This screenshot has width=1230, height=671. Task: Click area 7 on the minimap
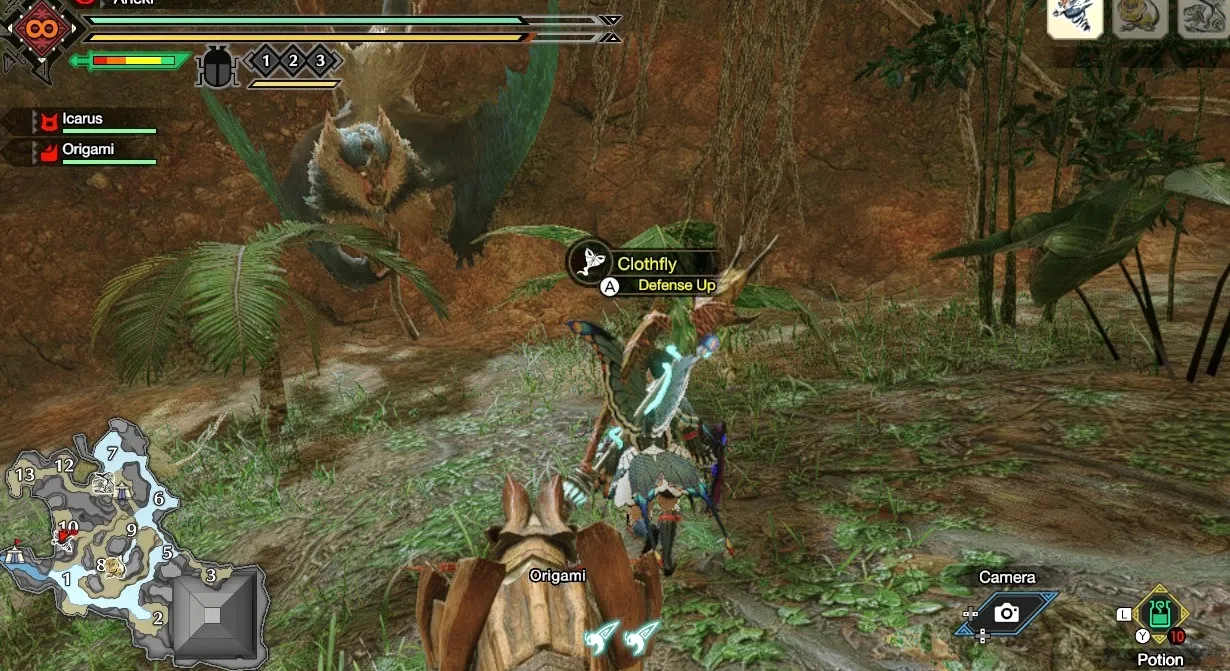(x=112, y=453)
